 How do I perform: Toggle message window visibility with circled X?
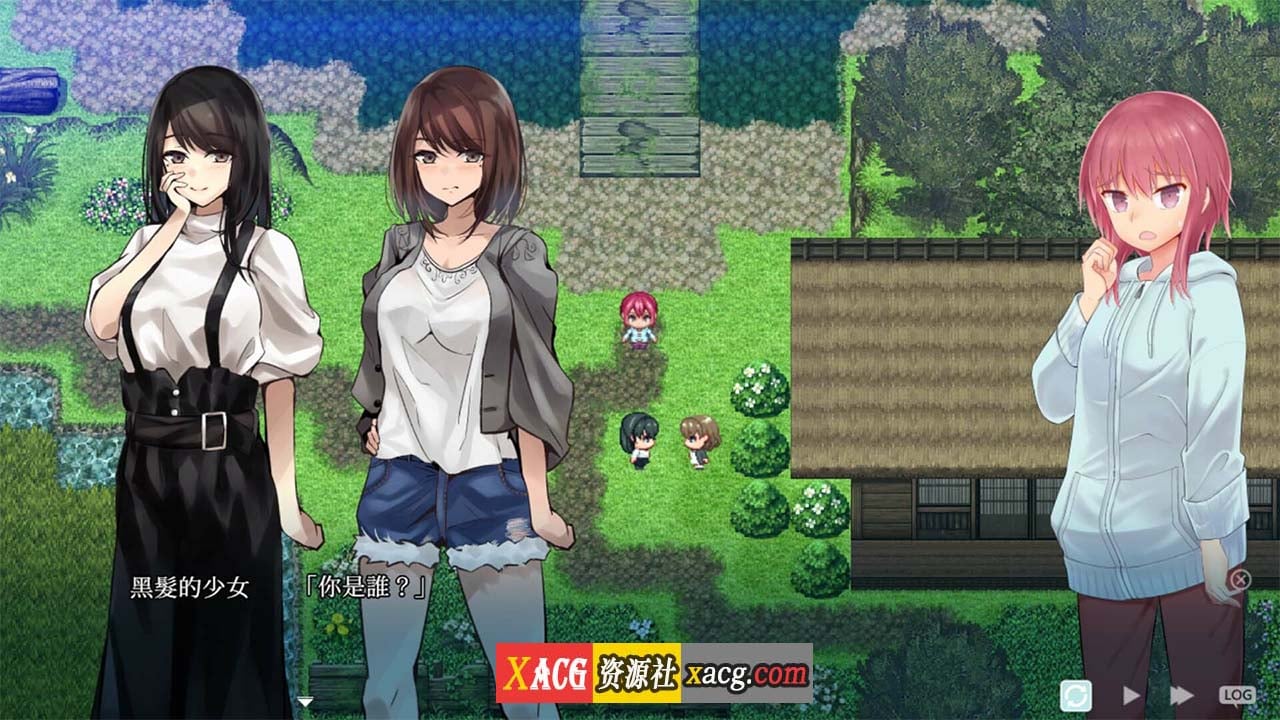tap(1242, 577)
